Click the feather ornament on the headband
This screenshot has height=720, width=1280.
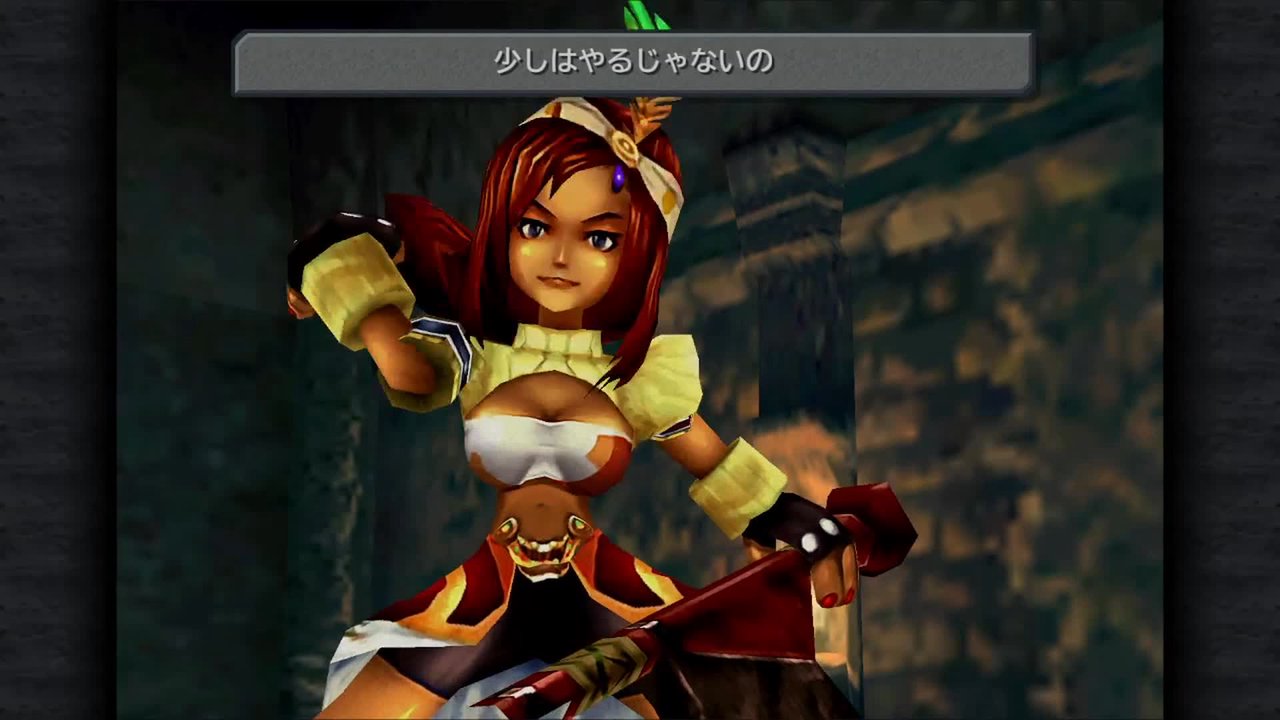tap(651, 110)
